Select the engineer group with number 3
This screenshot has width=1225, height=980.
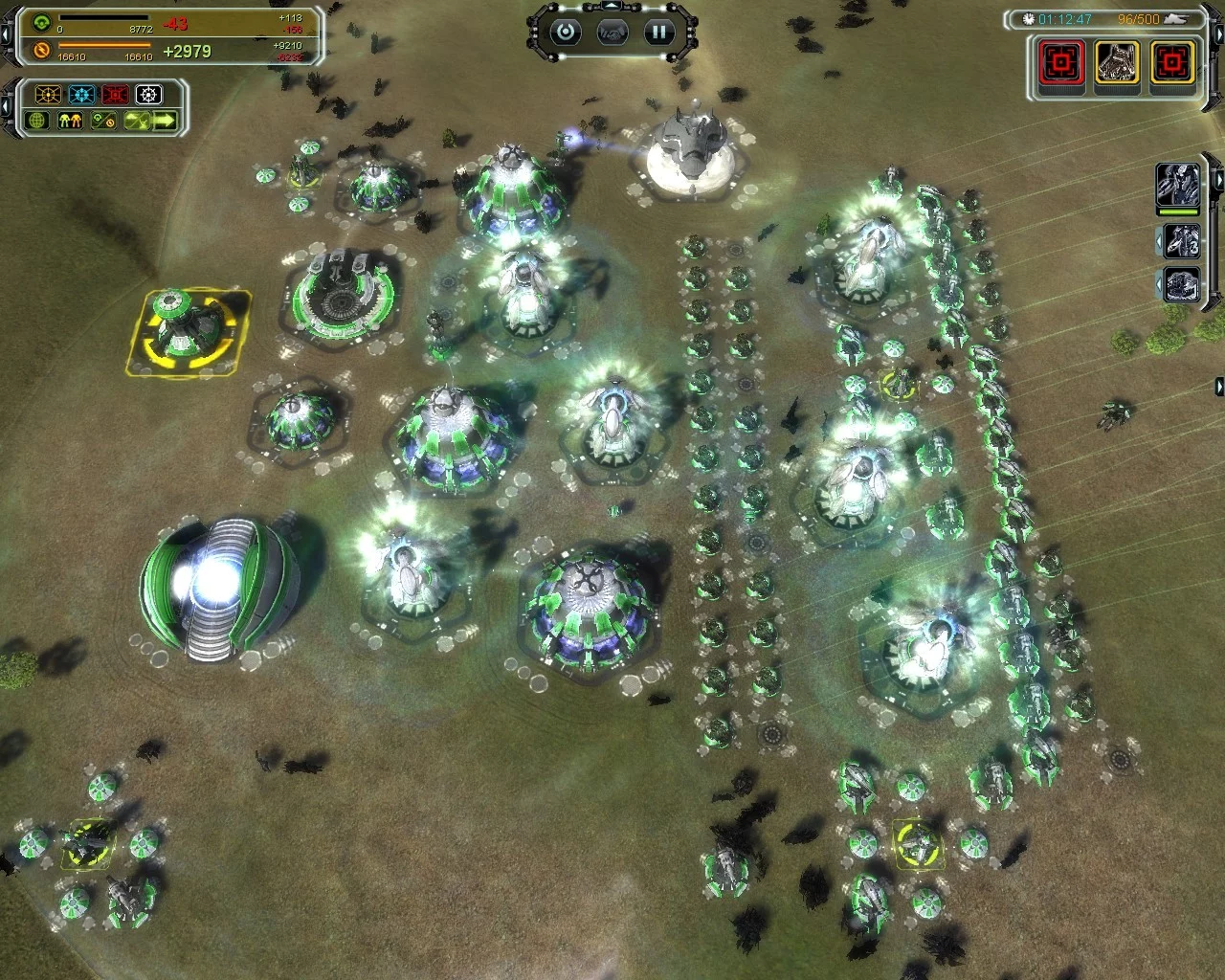1182,240
